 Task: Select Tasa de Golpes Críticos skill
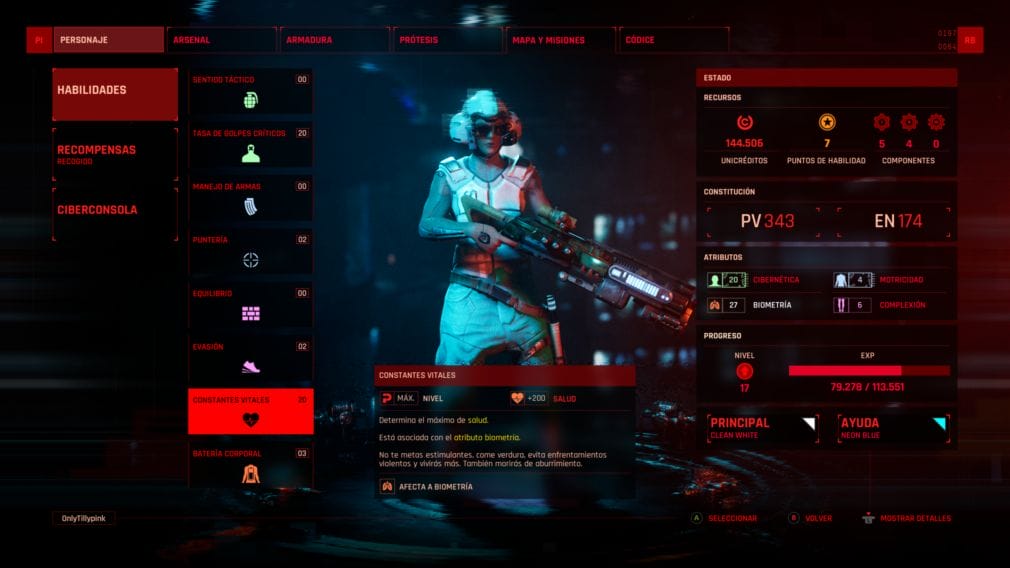(x=250, y=145)
